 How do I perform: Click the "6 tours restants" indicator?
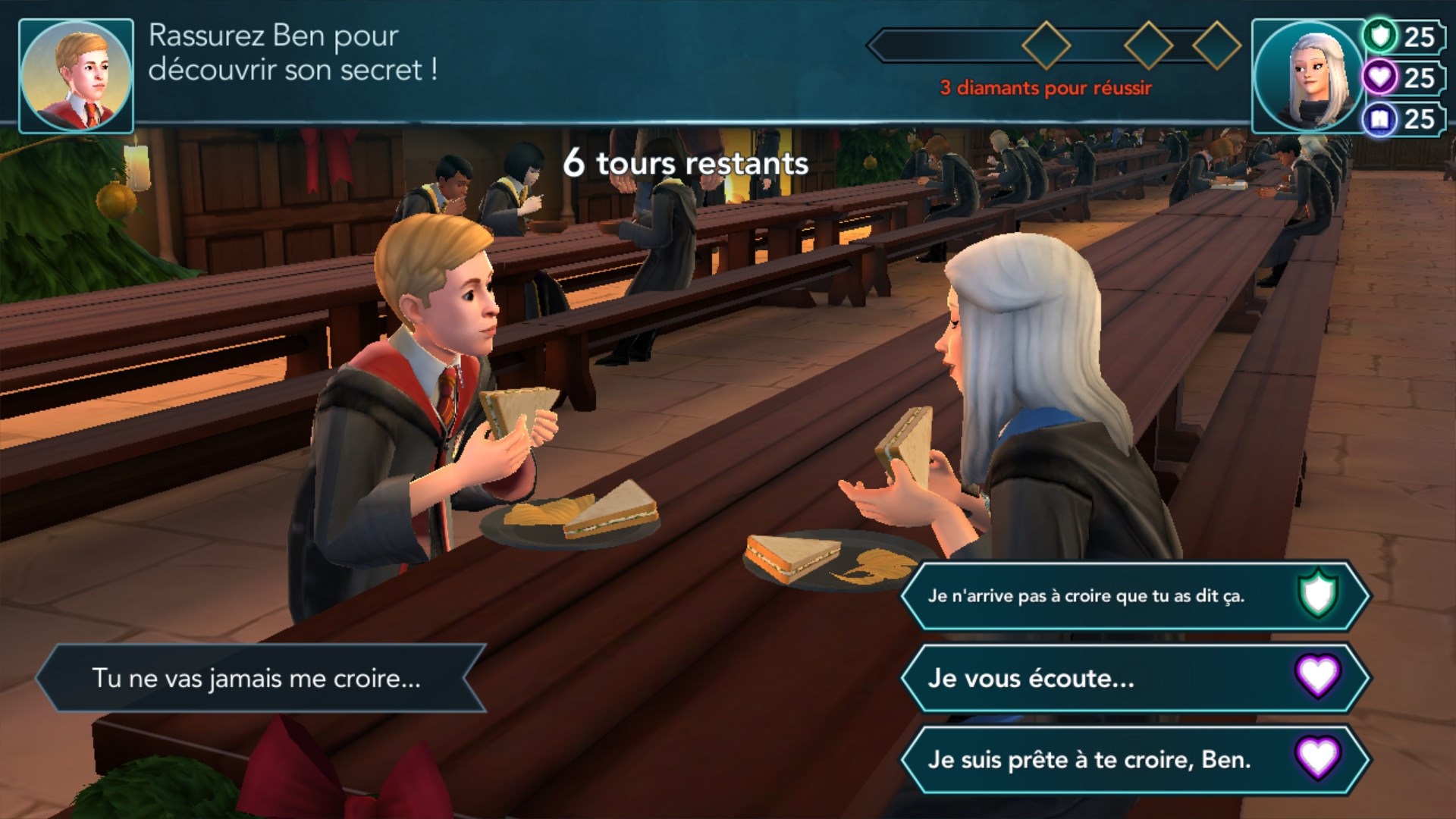(686, 162)
